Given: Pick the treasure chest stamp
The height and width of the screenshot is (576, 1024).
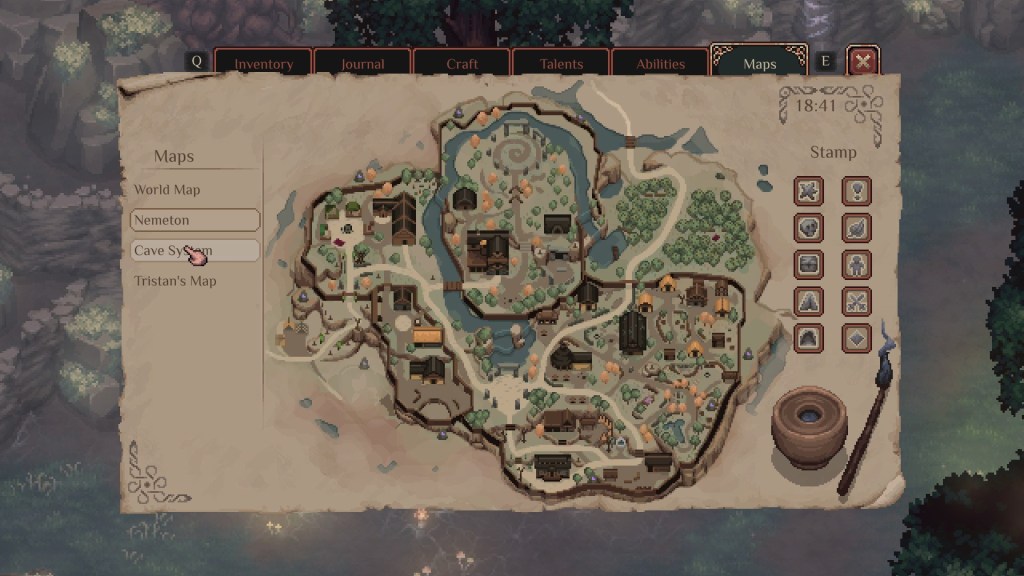Looking at the screenshot, I should [x=809, y=264].
